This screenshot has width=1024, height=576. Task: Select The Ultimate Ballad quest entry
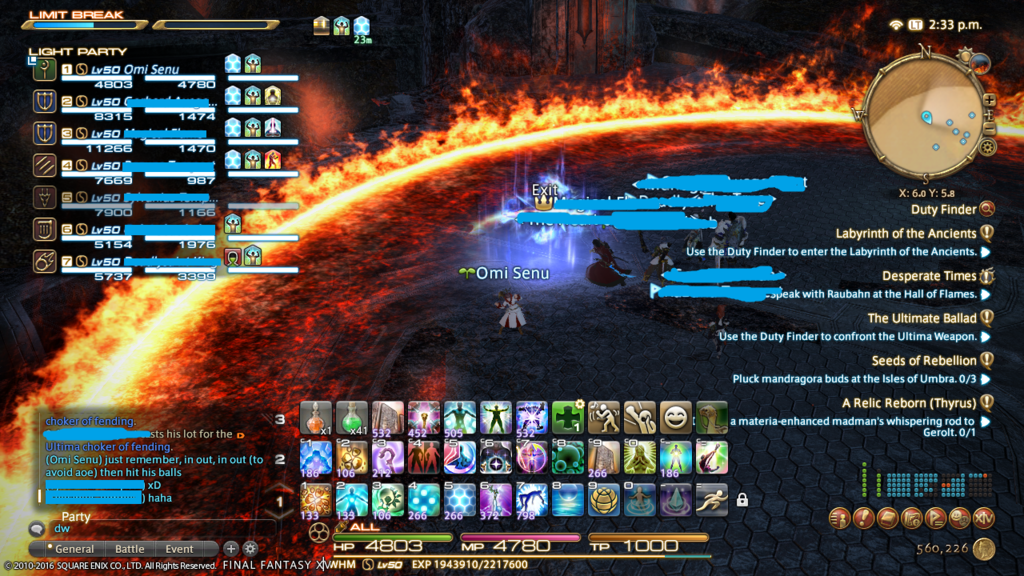pos(921,318)
